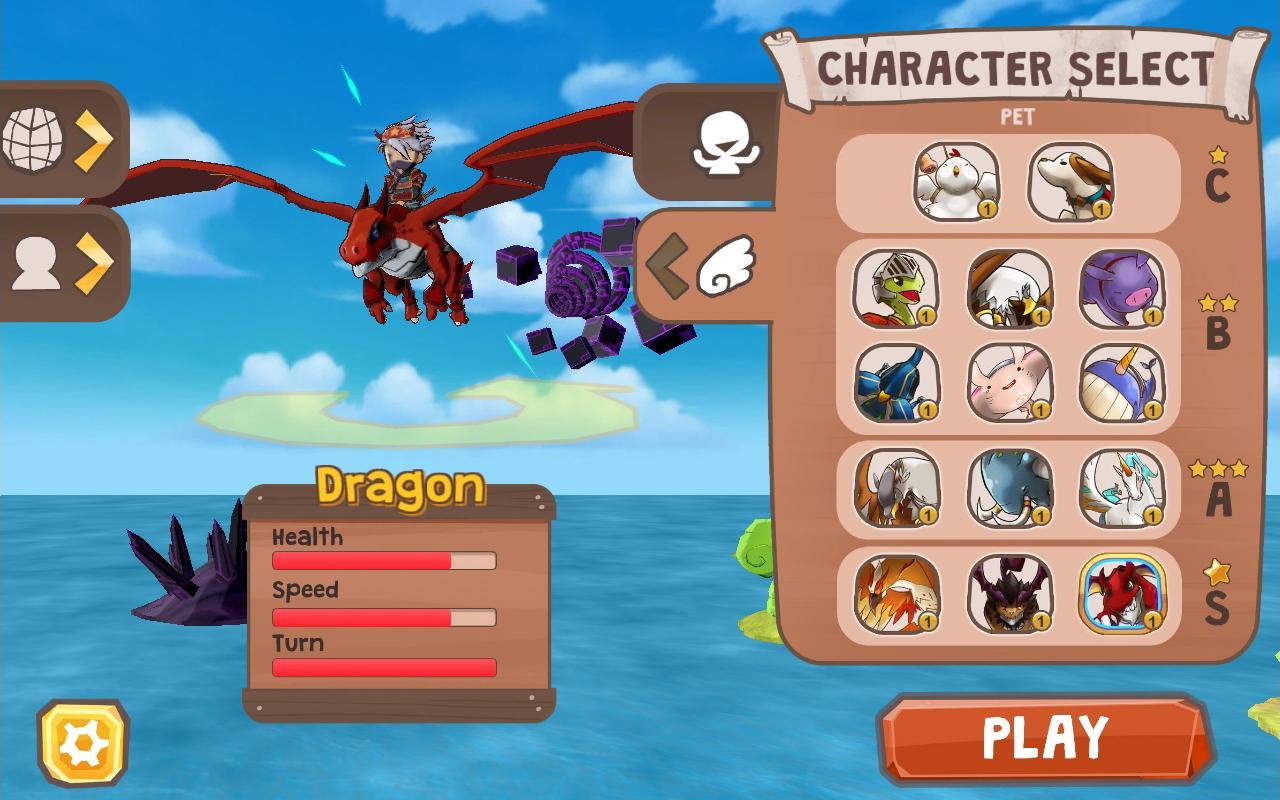Open settings with the gear icon

tap(83, 743)
